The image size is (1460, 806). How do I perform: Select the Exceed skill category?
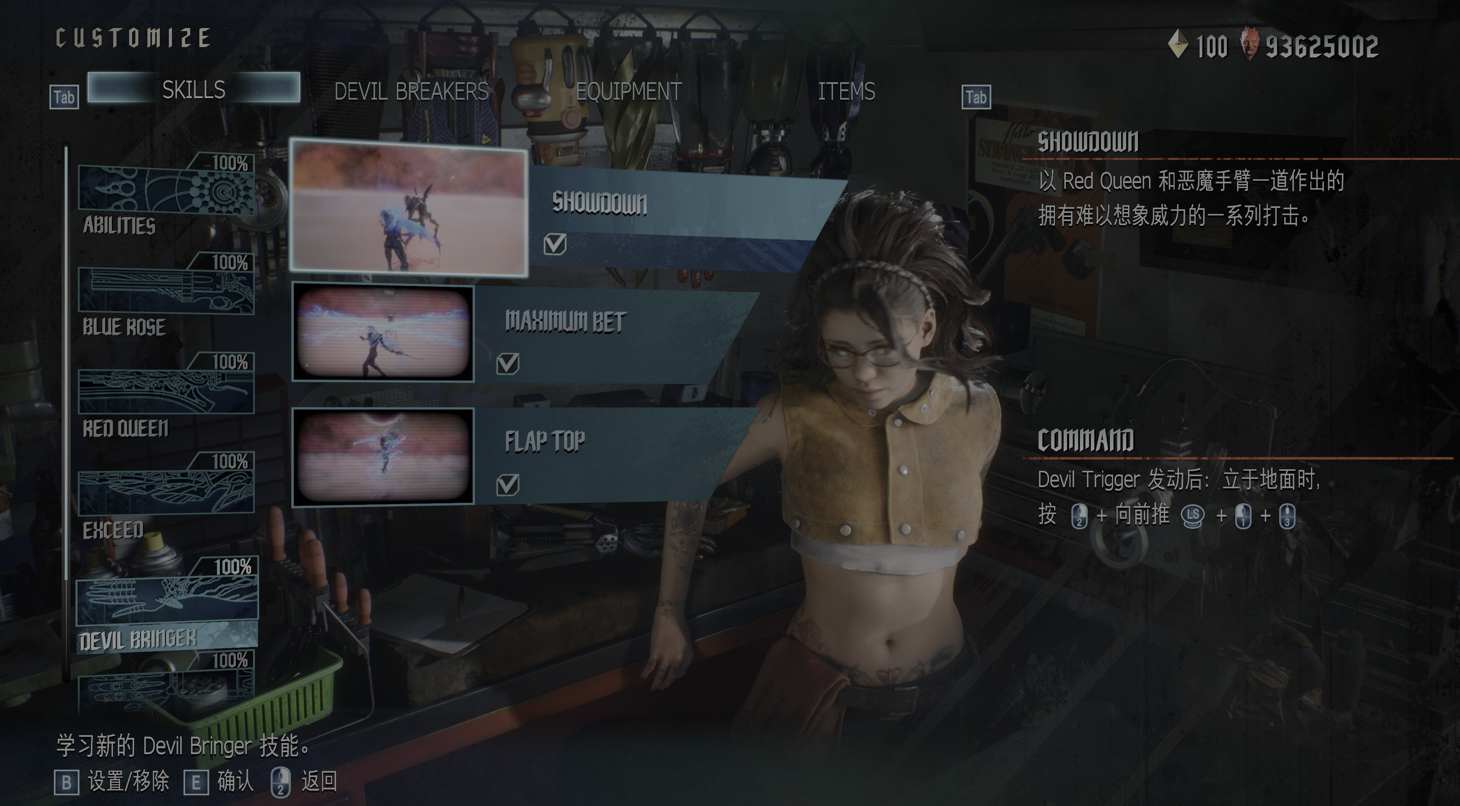tap(166, 496)
